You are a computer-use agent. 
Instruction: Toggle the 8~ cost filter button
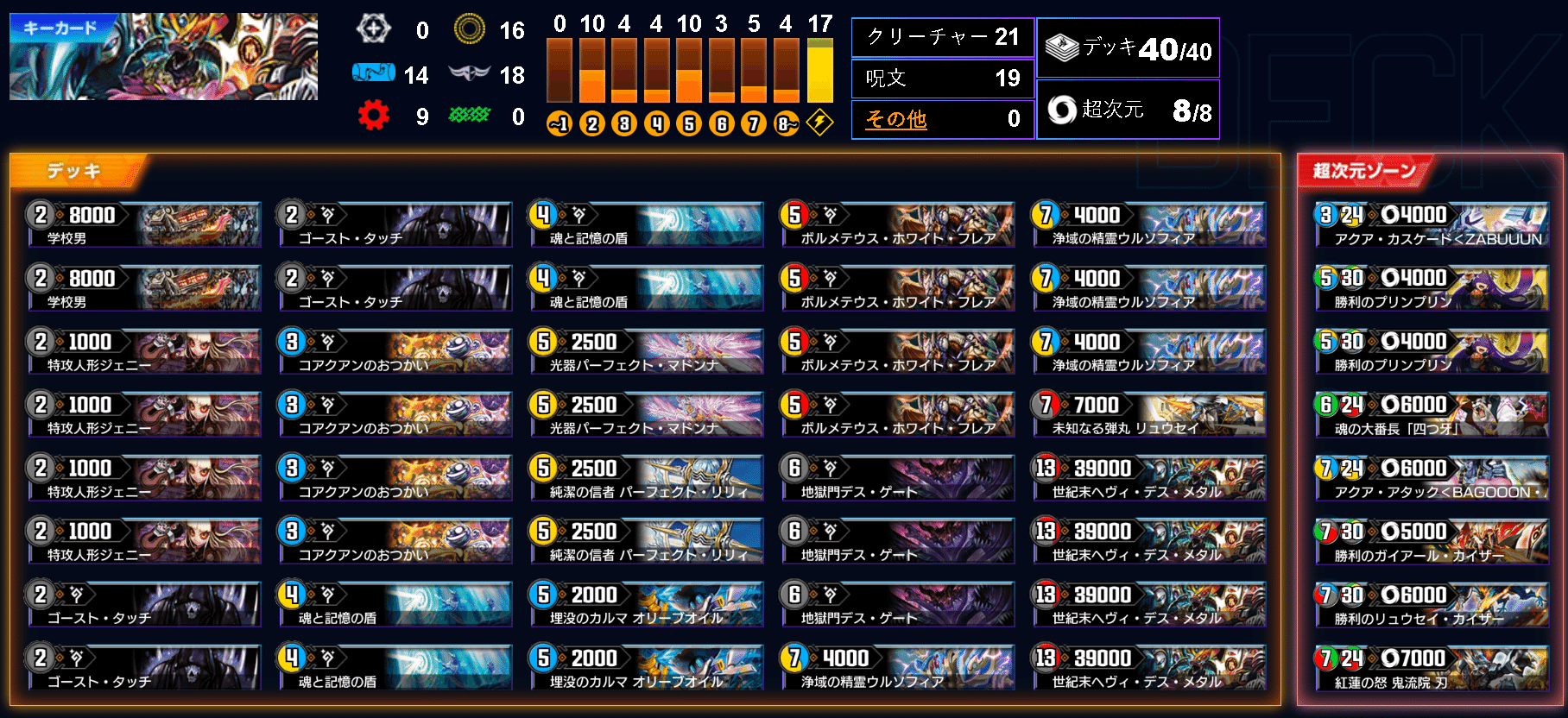[x=784, y=123]
